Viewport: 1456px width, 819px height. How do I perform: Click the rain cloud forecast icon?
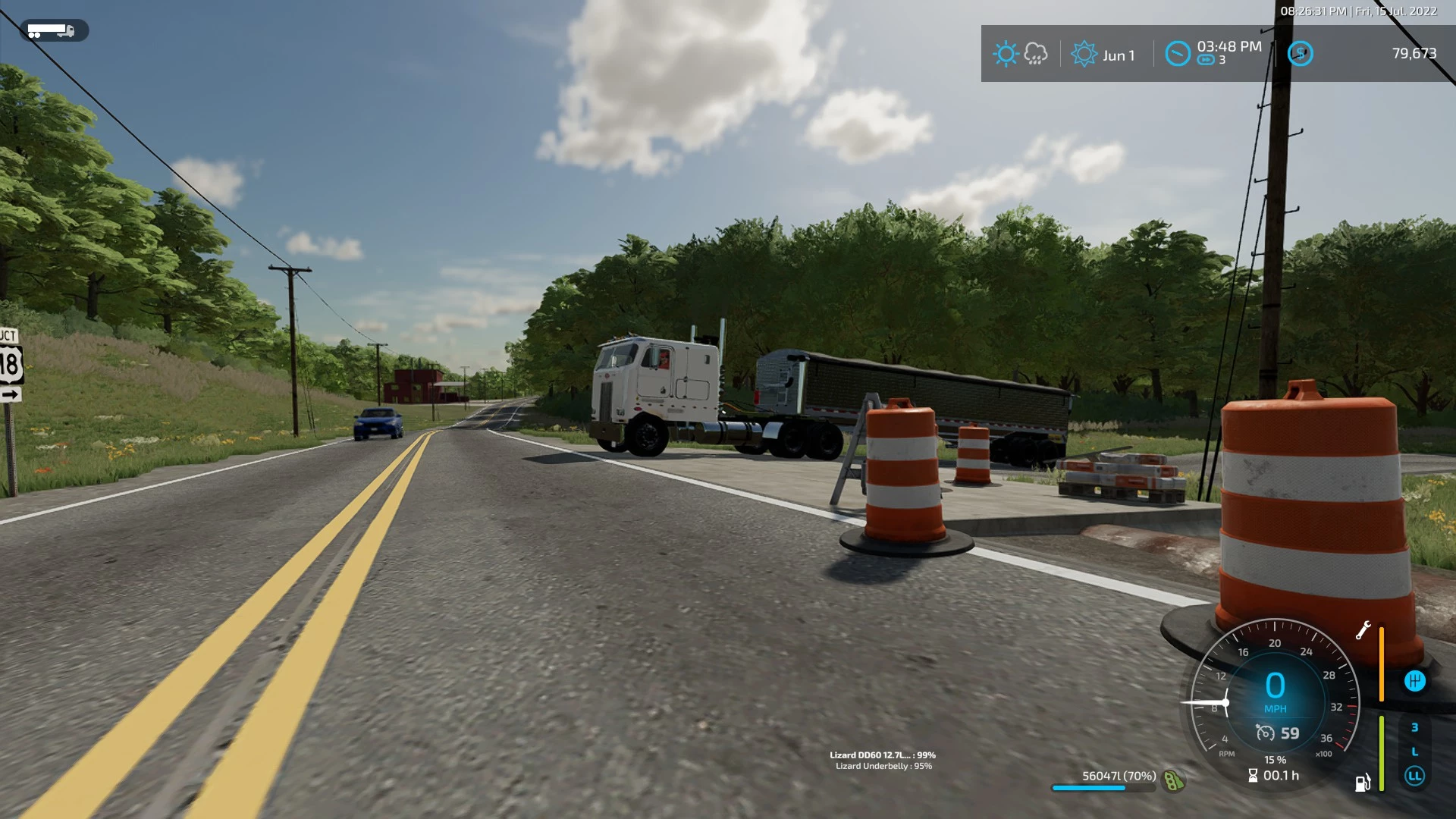tap(1036, 54)
